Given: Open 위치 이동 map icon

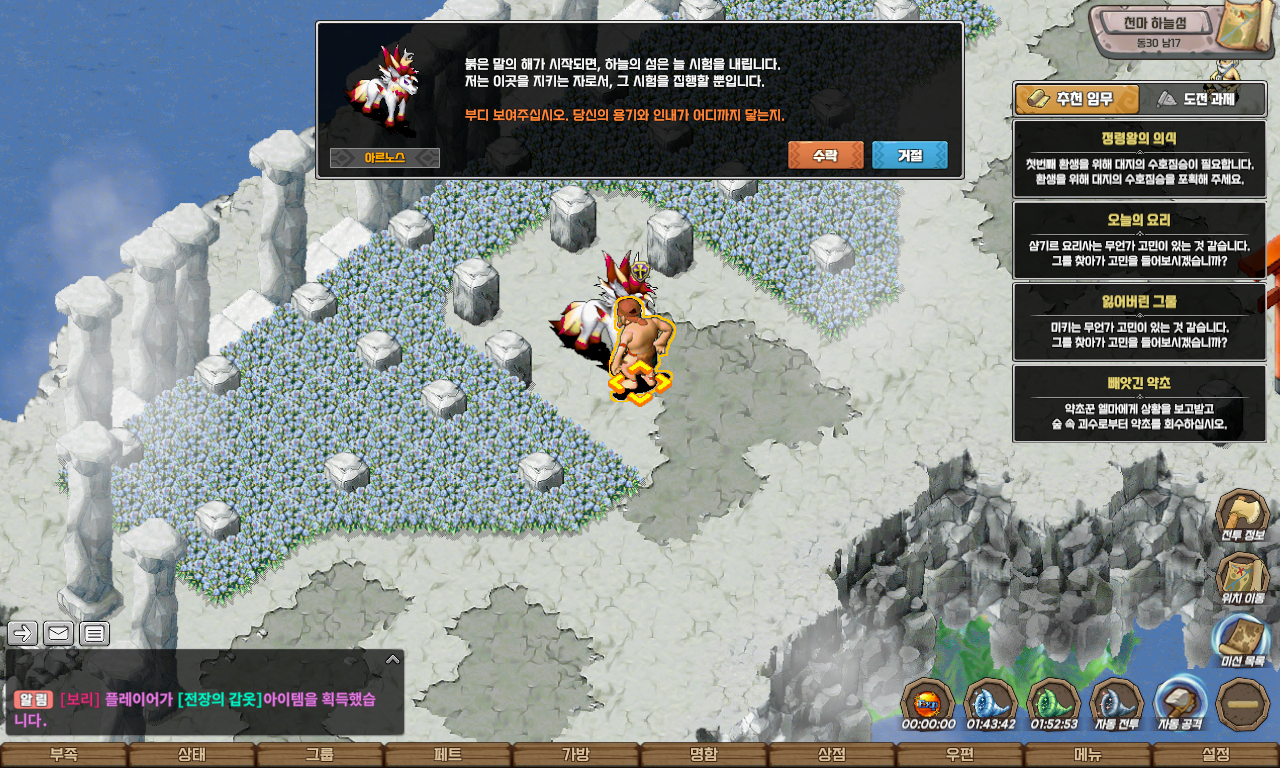Looking at the screenshot, I should click(1241, 578).
